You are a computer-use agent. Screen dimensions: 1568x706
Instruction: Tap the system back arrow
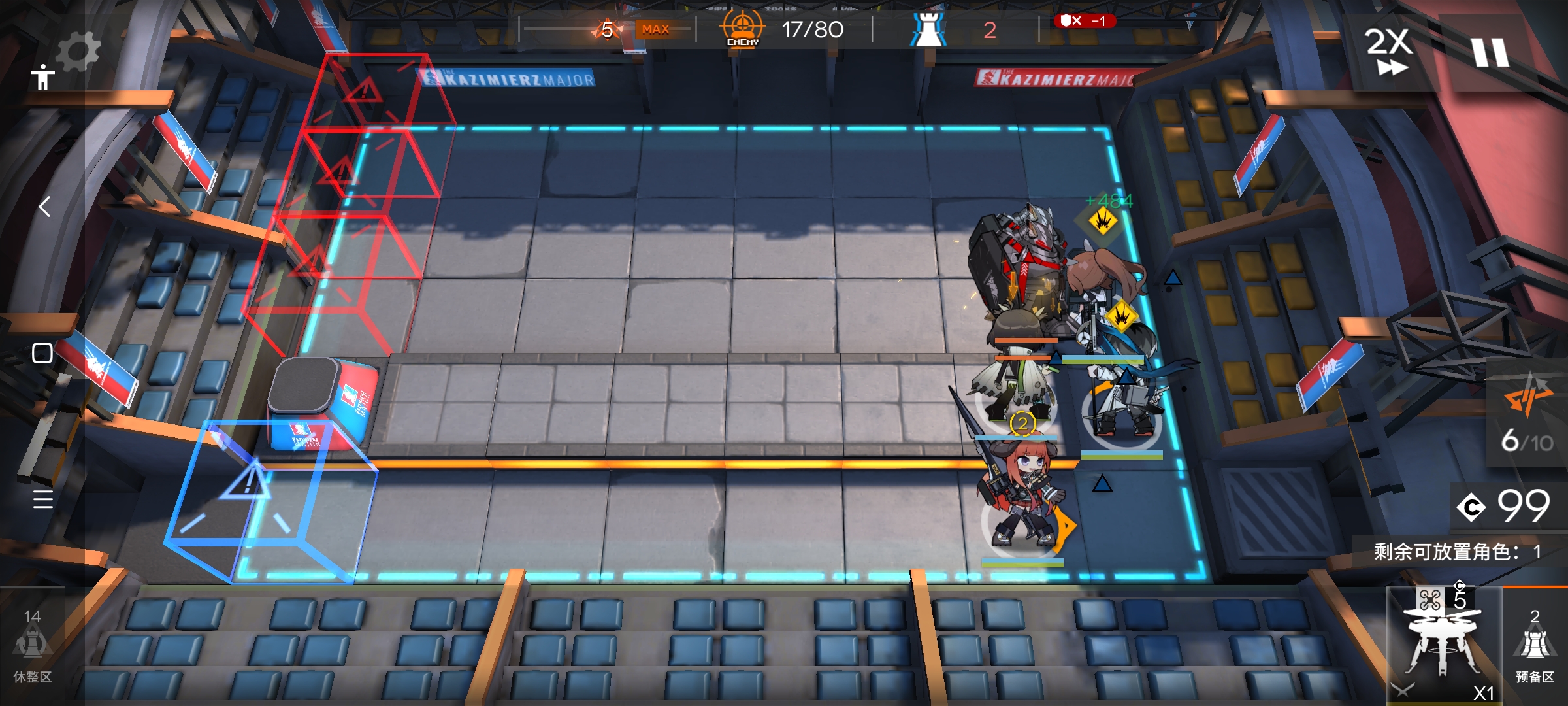[44, 207]
